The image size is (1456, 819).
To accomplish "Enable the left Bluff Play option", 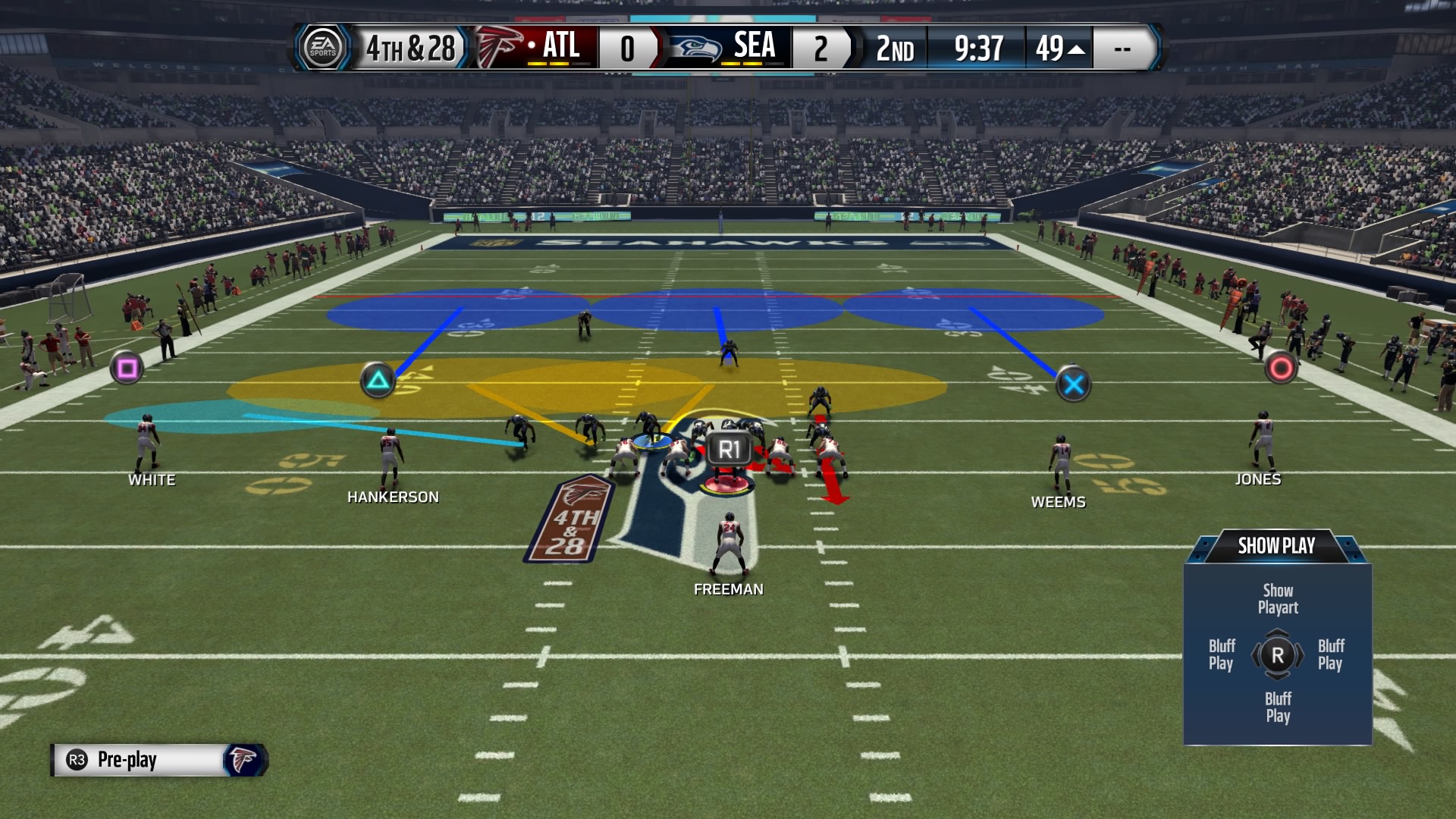I will pos(1222,655).
